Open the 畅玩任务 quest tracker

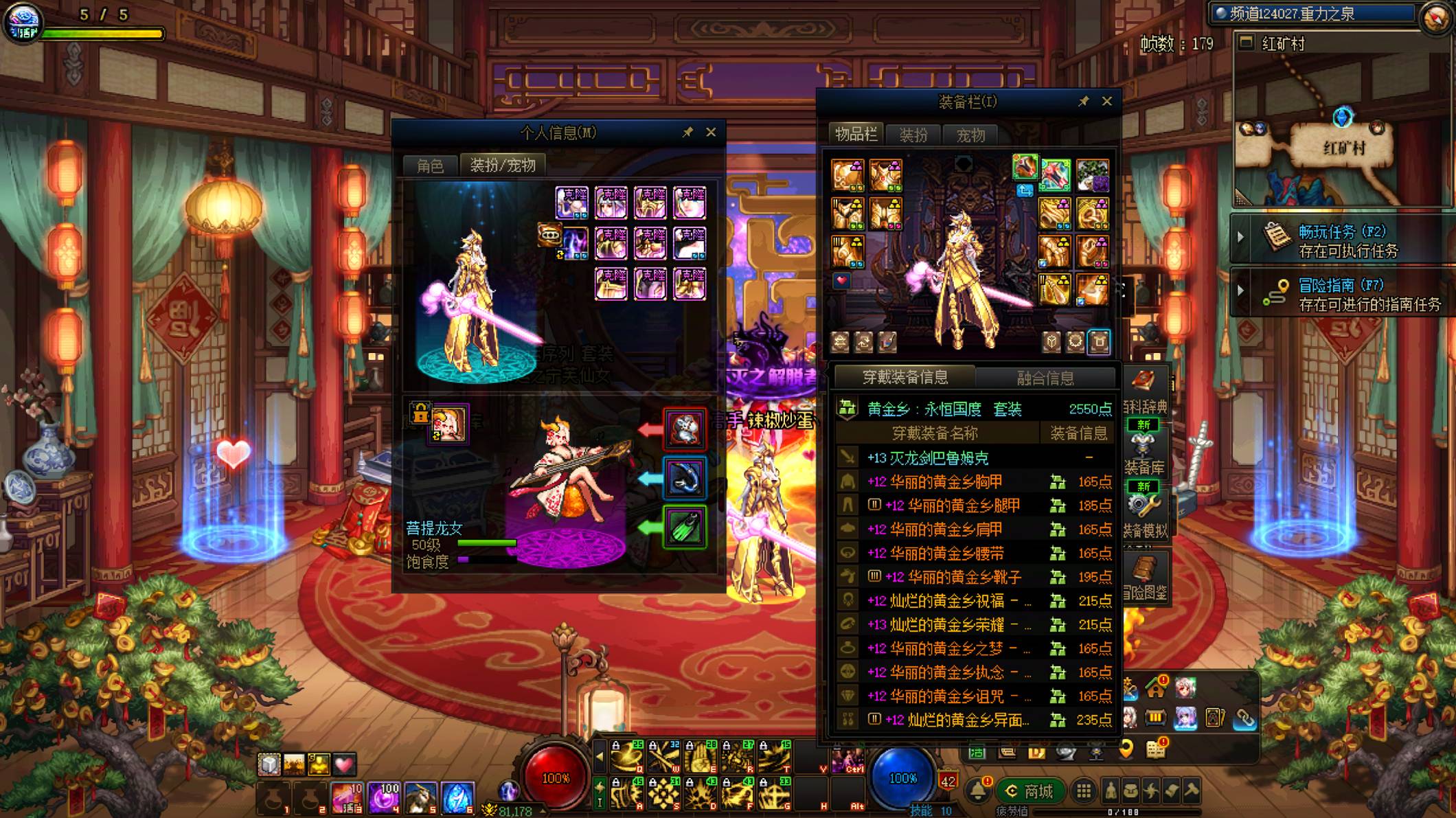coord(1341,240)
